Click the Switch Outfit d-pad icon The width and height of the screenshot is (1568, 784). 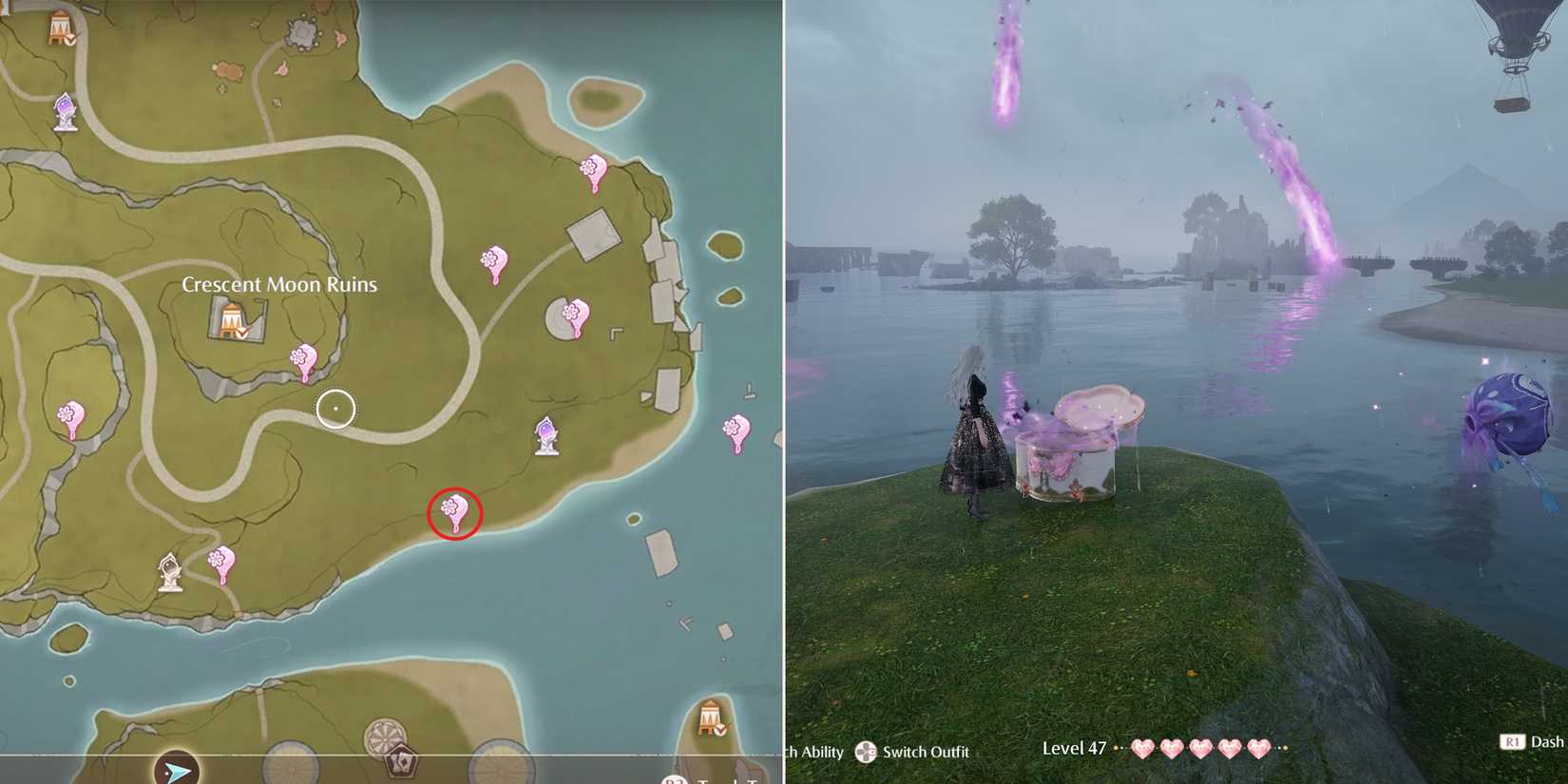[x=866, y=753]
